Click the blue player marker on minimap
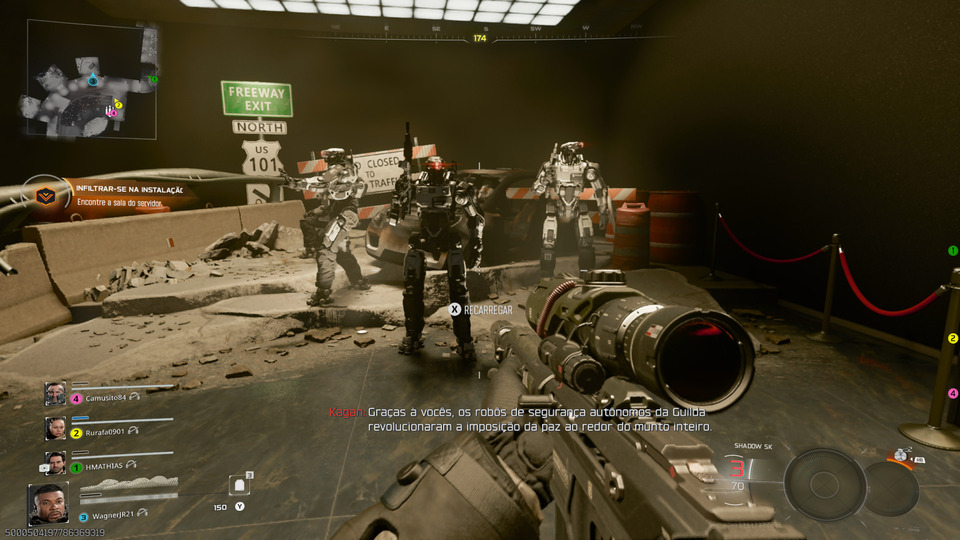 pyautogui.click(x=93, y=78)
